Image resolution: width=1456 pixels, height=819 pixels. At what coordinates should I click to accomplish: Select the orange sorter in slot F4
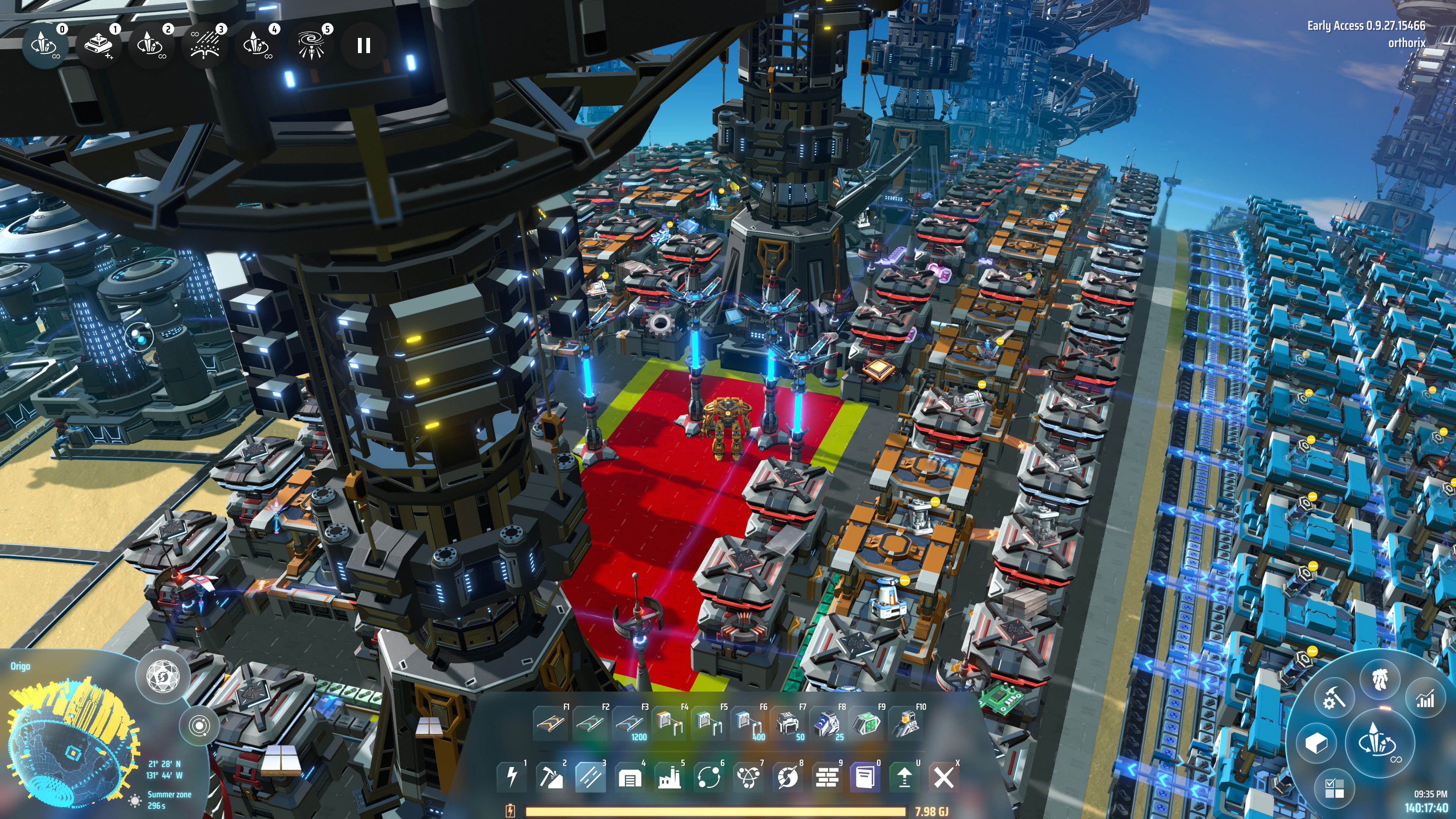click(x=668, y=723)
